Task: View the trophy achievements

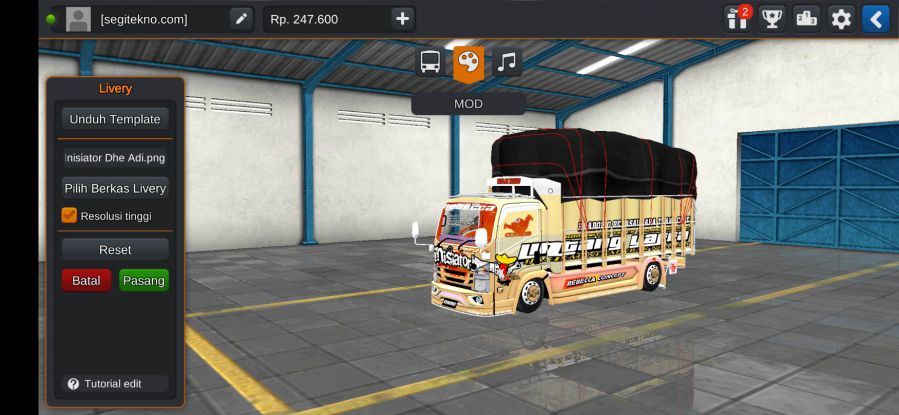Action: 772,18
